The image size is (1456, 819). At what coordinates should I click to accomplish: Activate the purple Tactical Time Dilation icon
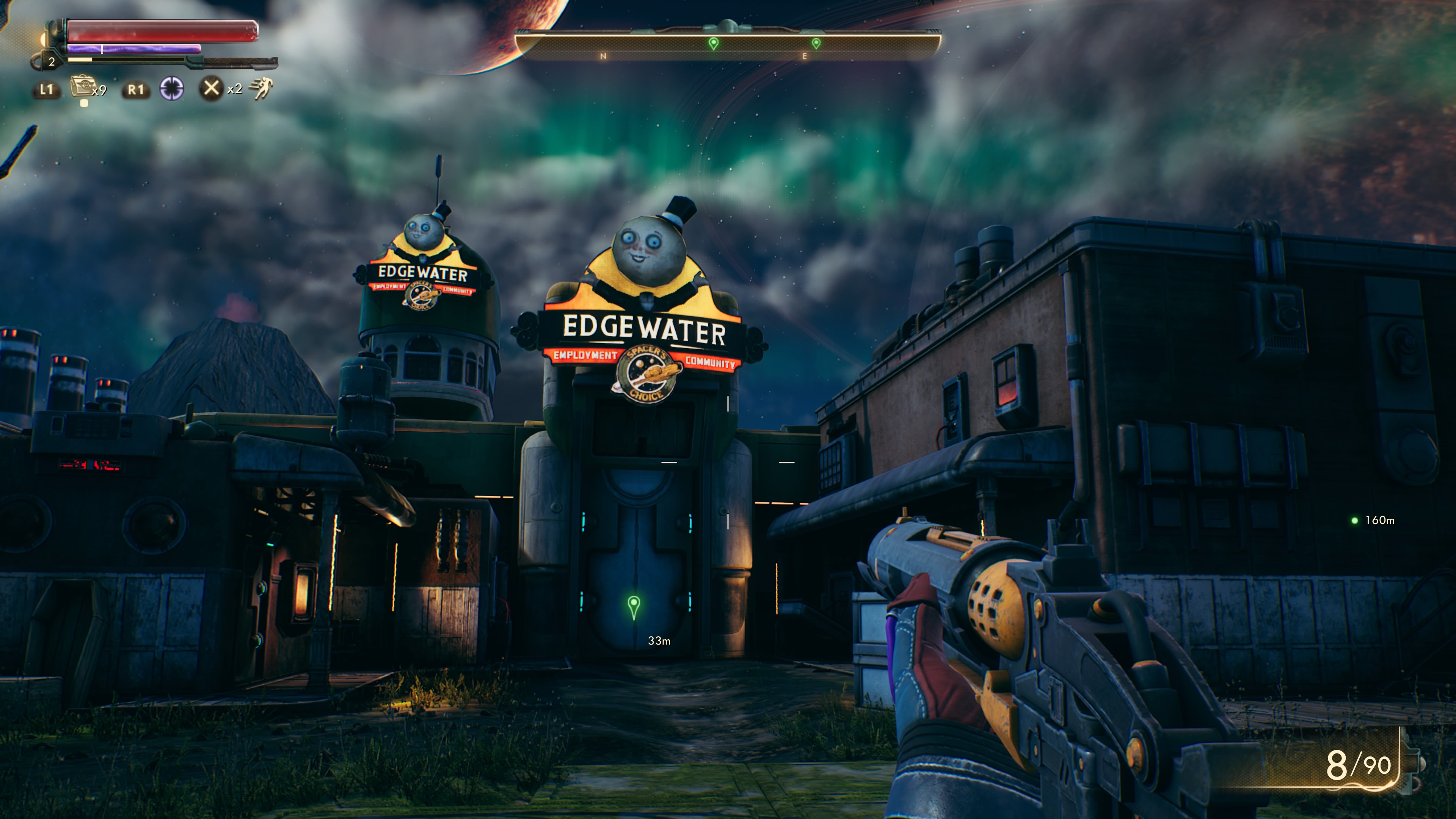click(x=171, y=89)
